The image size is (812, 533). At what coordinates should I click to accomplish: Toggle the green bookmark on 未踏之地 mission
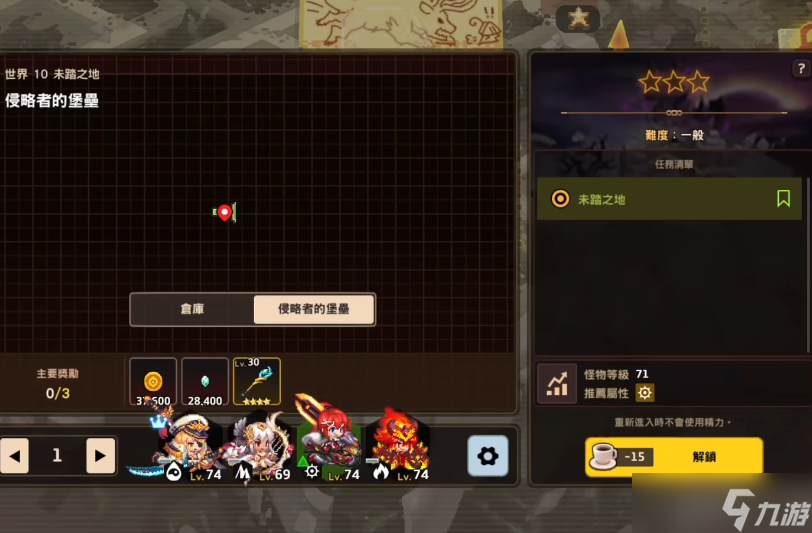(x=783, y=199)
